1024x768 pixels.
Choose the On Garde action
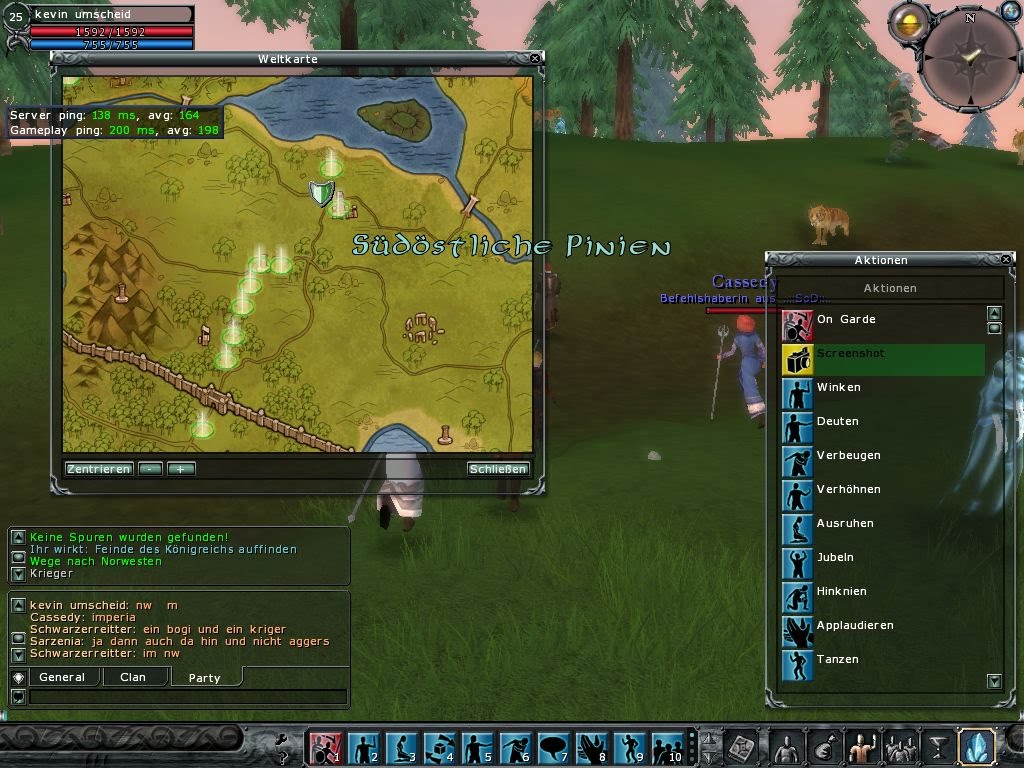845,320
